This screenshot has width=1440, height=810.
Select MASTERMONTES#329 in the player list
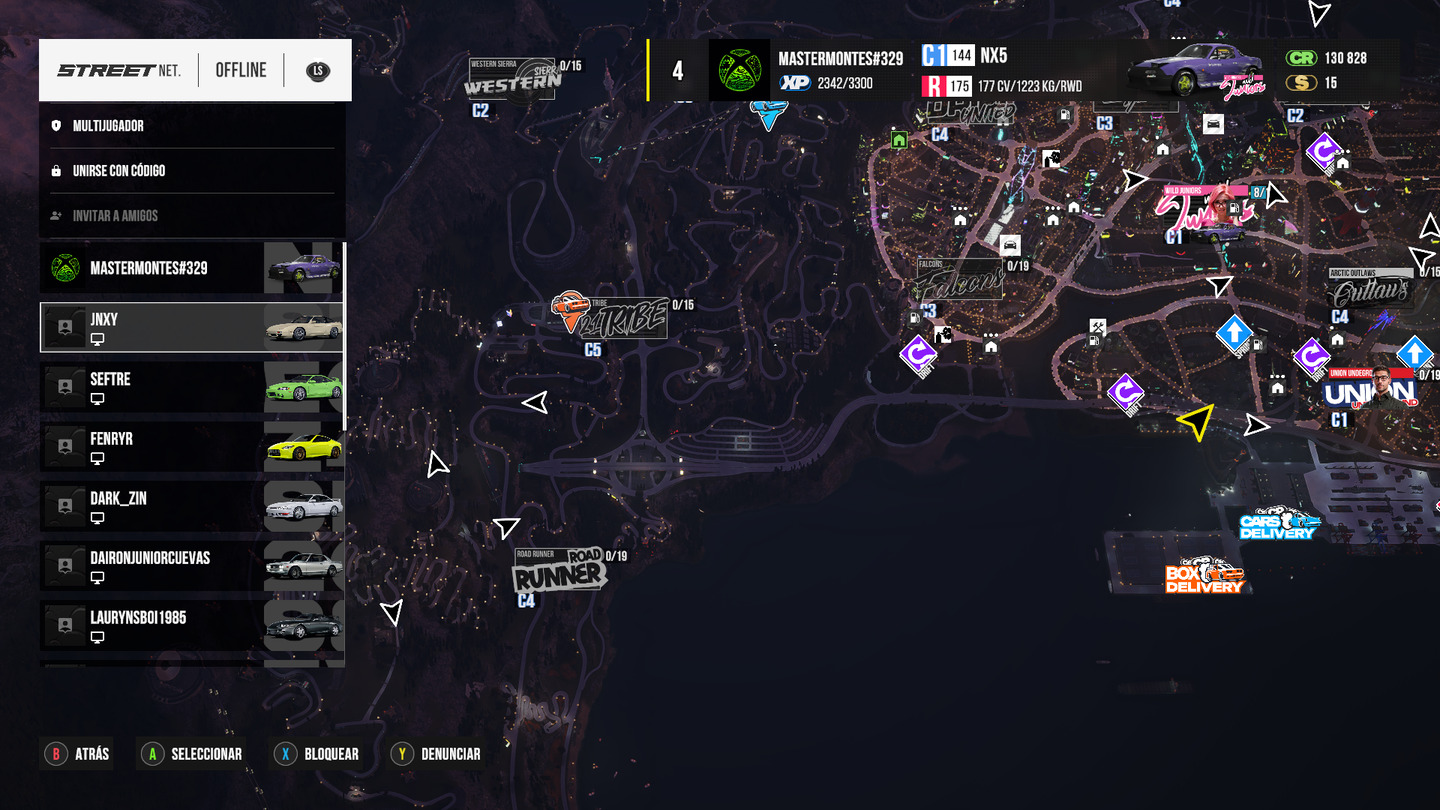tap(191, 268)
